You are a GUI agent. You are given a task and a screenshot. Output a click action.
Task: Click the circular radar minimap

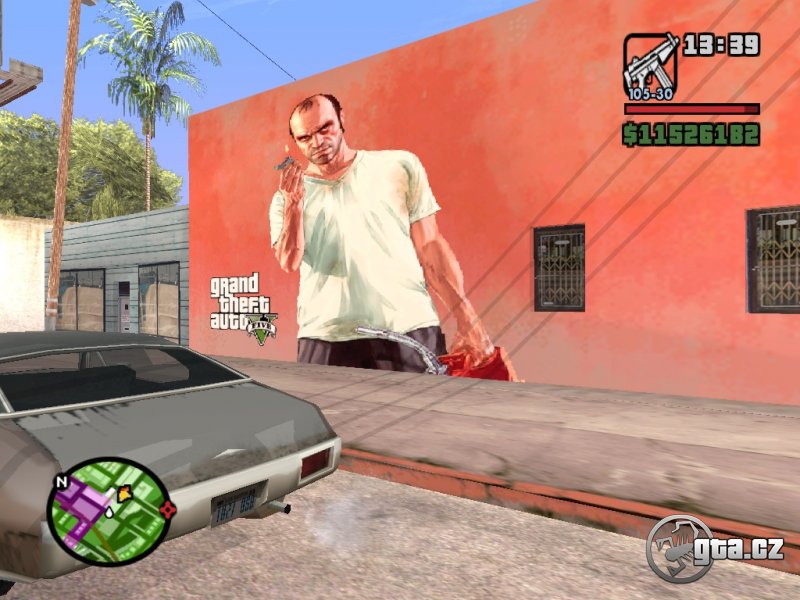108,510
